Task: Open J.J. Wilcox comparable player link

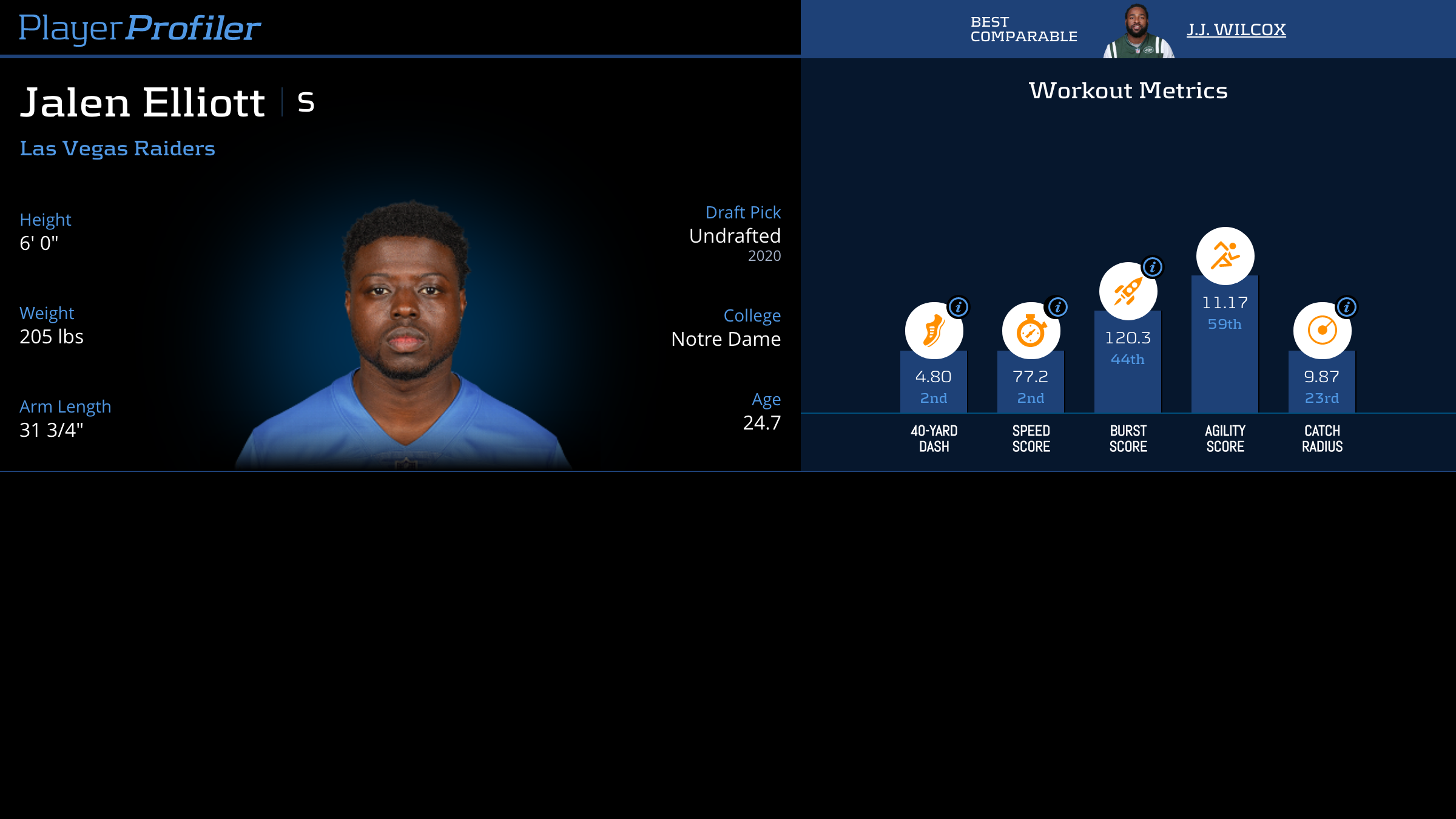Action: click(x=1236, y=29)
